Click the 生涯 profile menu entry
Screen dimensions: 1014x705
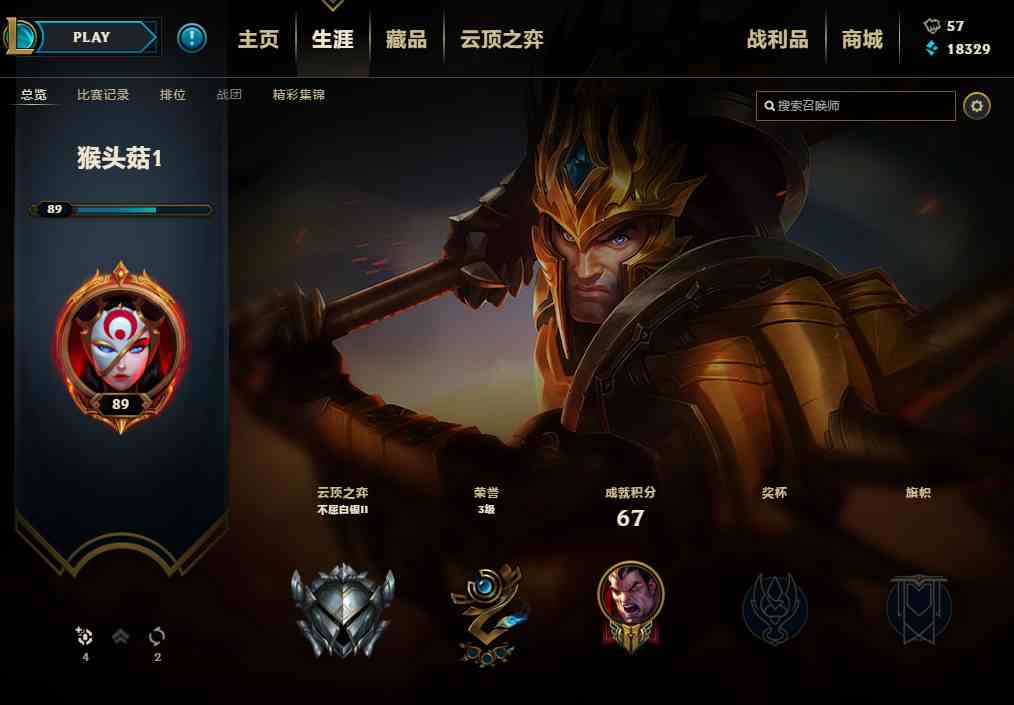tap(332, 39)
